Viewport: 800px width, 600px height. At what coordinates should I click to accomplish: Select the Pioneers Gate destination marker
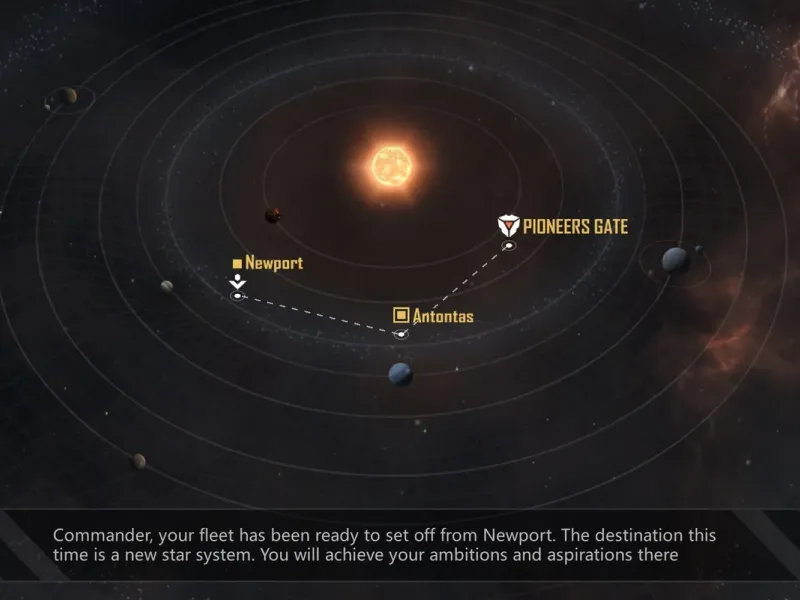[x=508, y=245]
